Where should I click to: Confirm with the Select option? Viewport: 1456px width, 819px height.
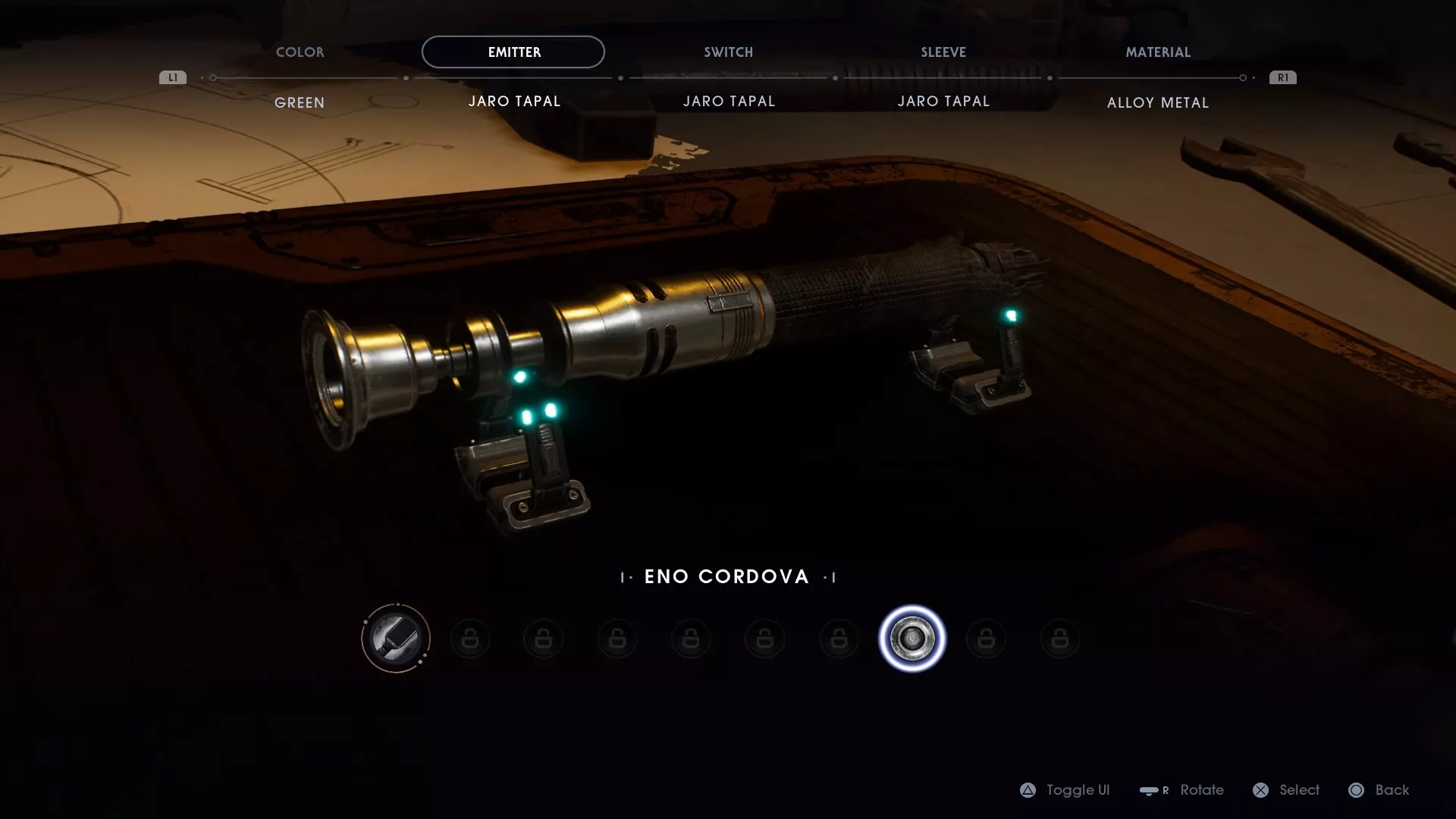[x=1286, y=790]
